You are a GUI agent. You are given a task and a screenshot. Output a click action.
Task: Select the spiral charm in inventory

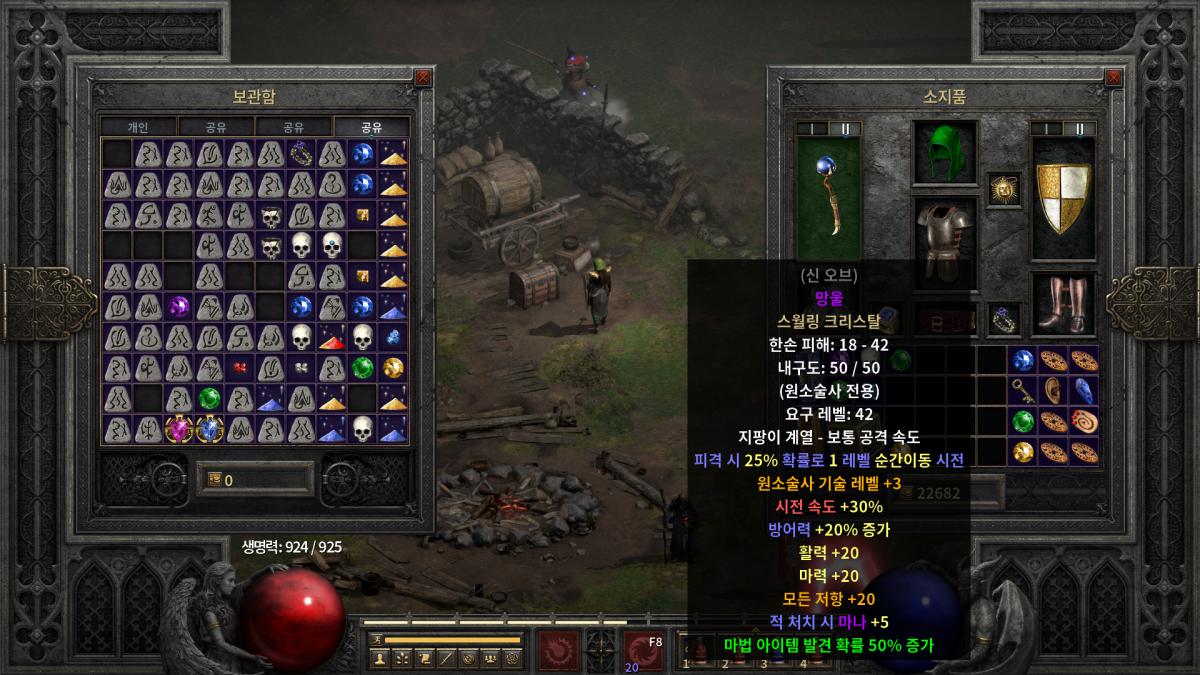click(x=1083, y=420)
